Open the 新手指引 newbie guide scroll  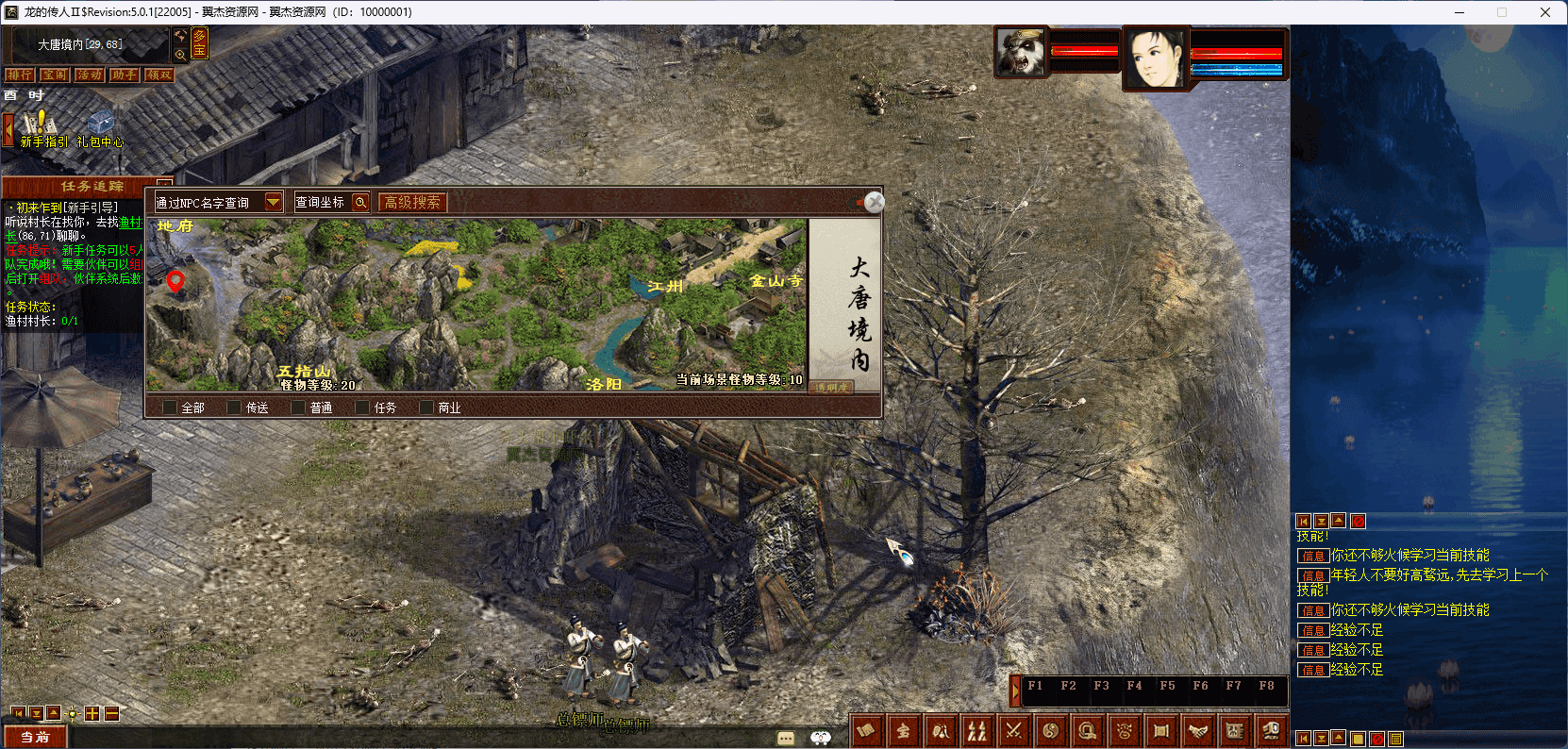(42, 128)
